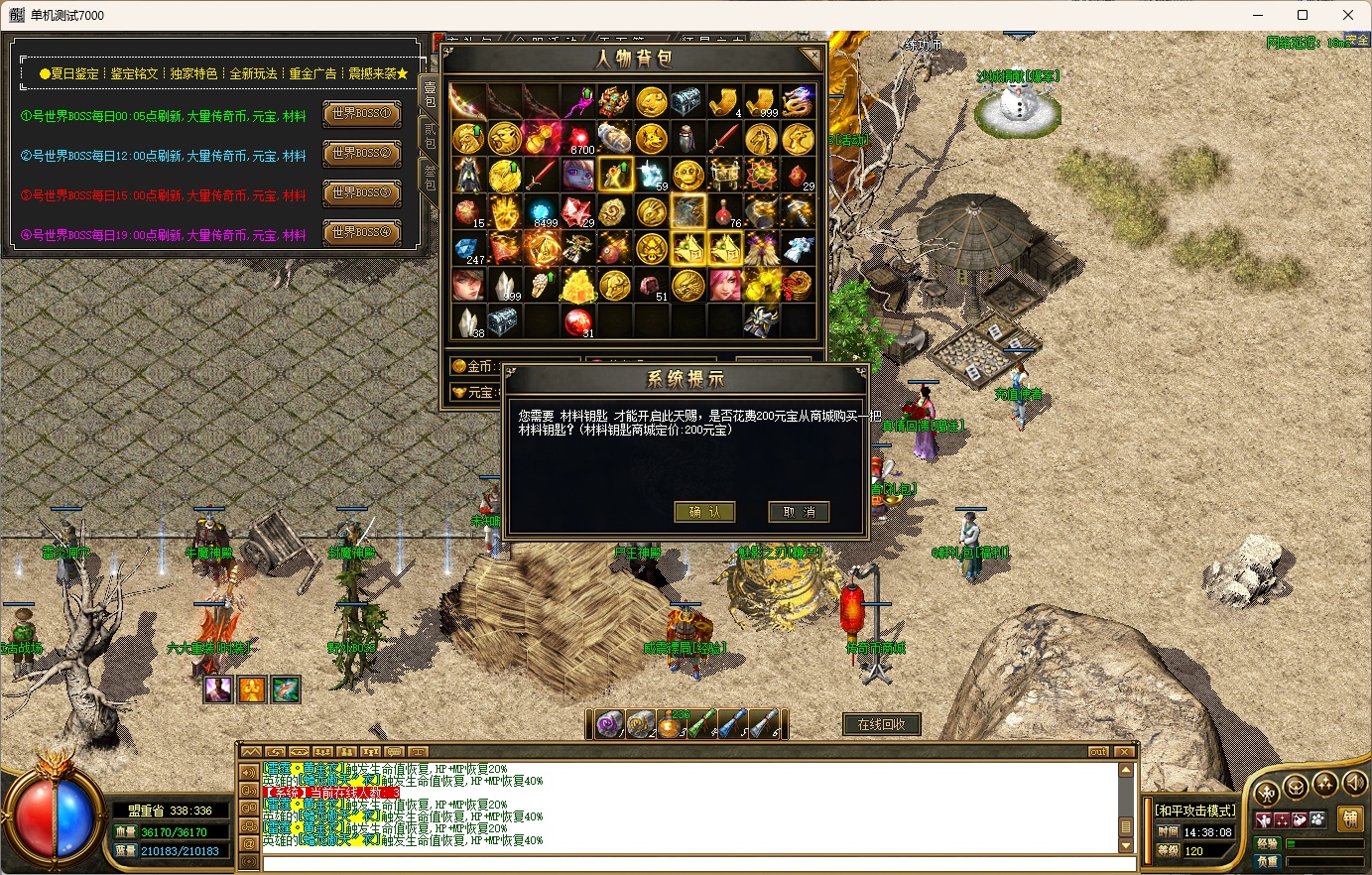Select the 世界BOSS④ button

click(361, 234)
